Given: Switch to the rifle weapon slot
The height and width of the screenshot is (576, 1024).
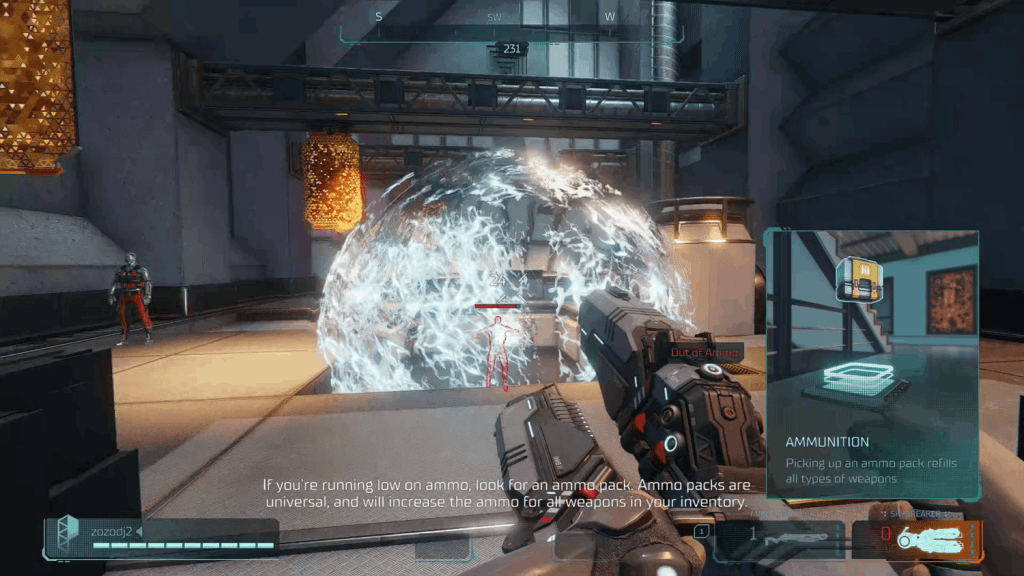Looking at the screenshot, I should (780, 540).
